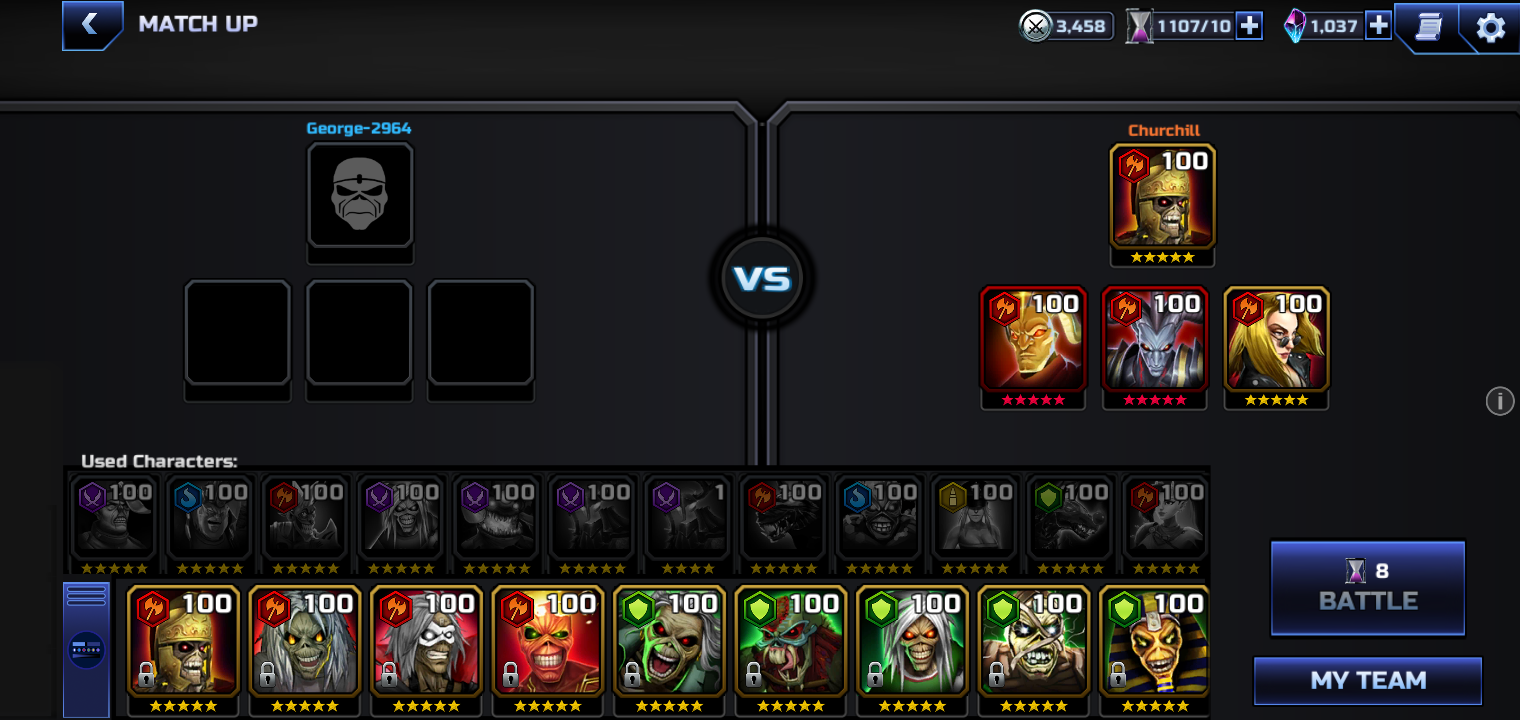1520x720 pixels.
Task: Select the golden-helmet Eddie from roster
Action: pyautogui.click(x=183, y=640)
